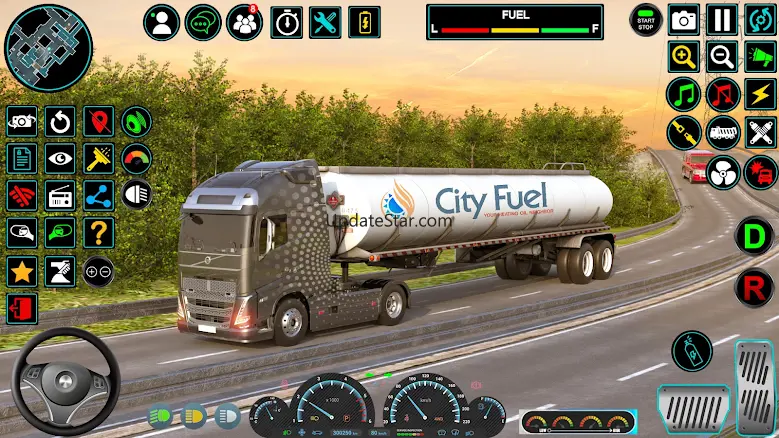Image resolution: width=779 pixels, height=438 pixels.
Task: Tap the Start Stop engine button
Action: click(646, 19)
